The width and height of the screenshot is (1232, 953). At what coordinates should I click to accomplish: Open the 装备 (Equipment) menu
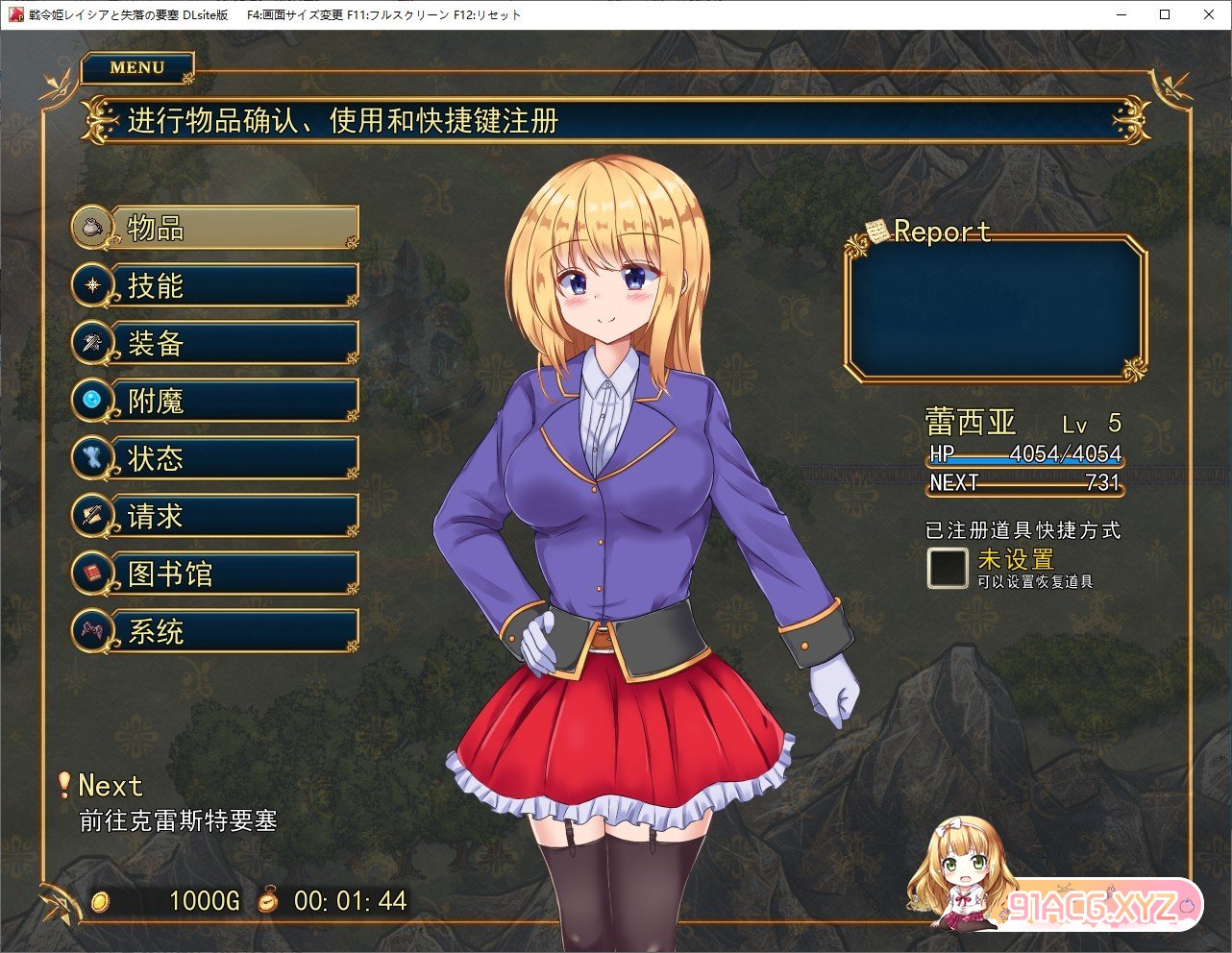click(217, 343)
